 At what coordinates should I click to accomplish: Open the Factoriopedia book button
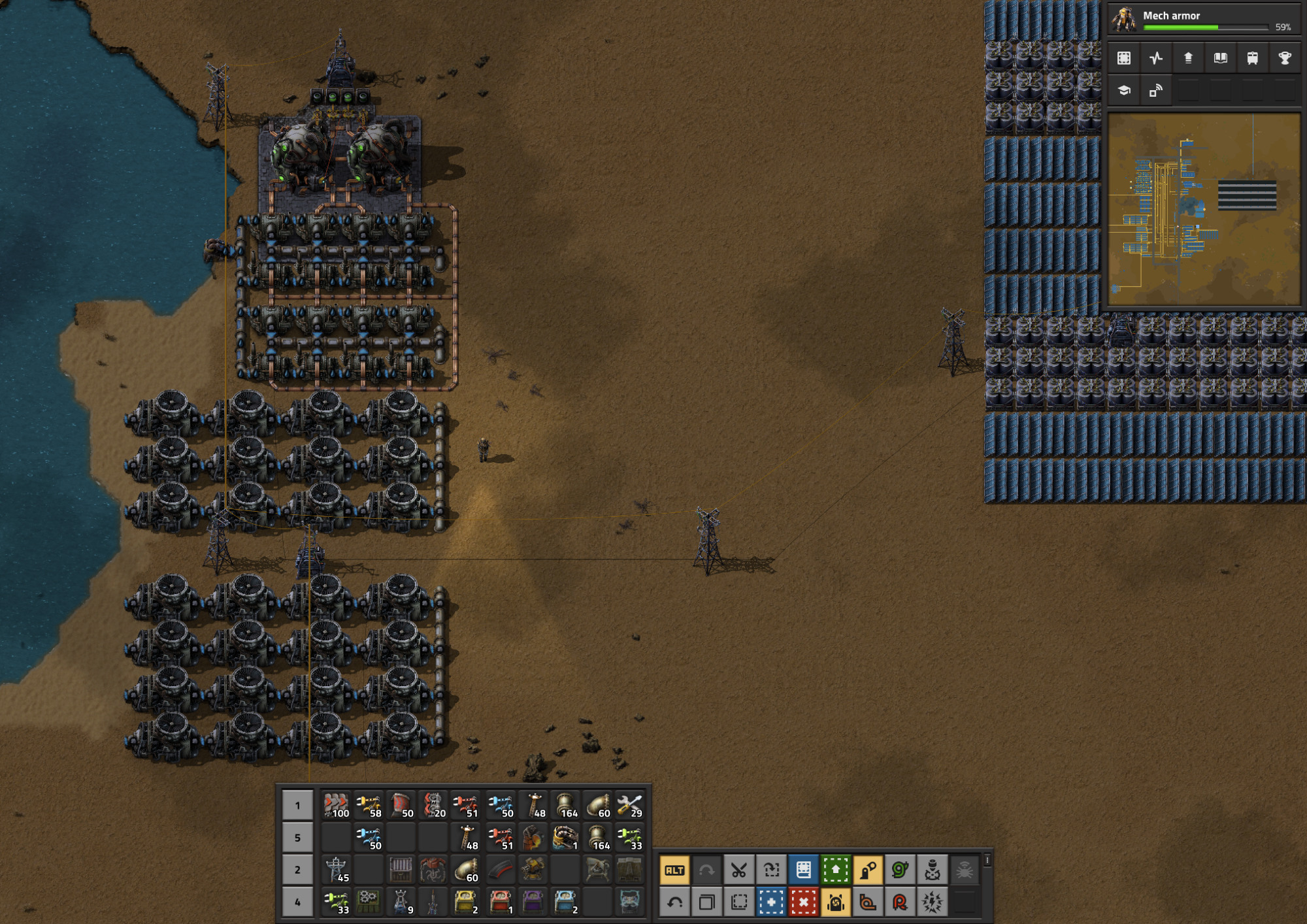[1220, 58]
